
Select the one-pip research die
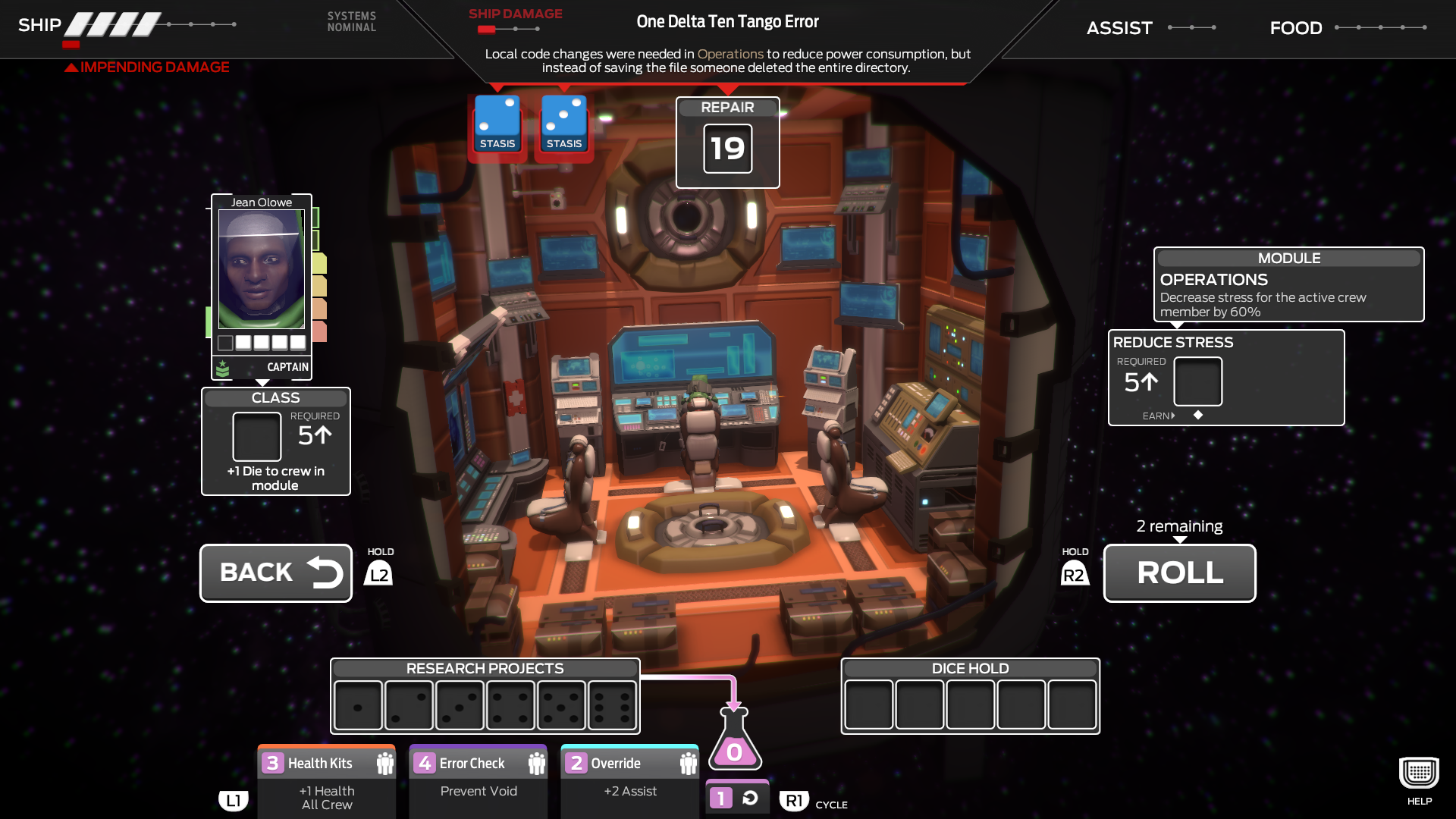point(358,705)
